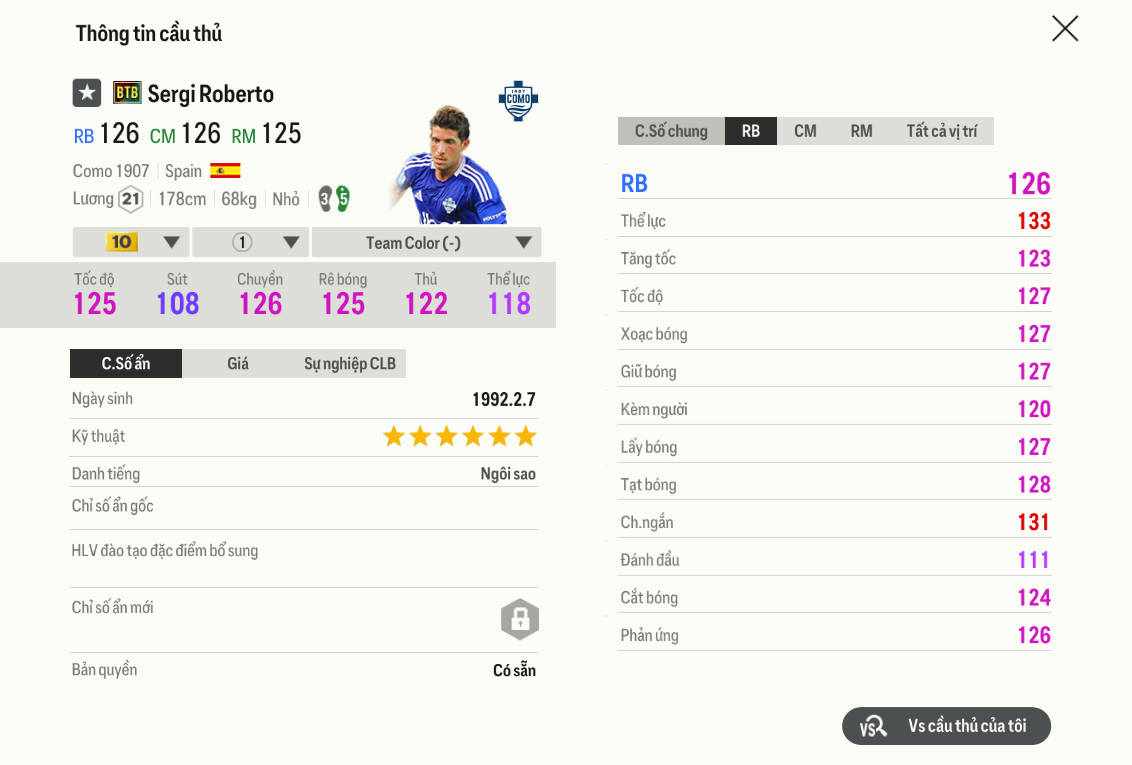Expand the Team Color dropdown
1132x765 pixels.
coord(427,242)
